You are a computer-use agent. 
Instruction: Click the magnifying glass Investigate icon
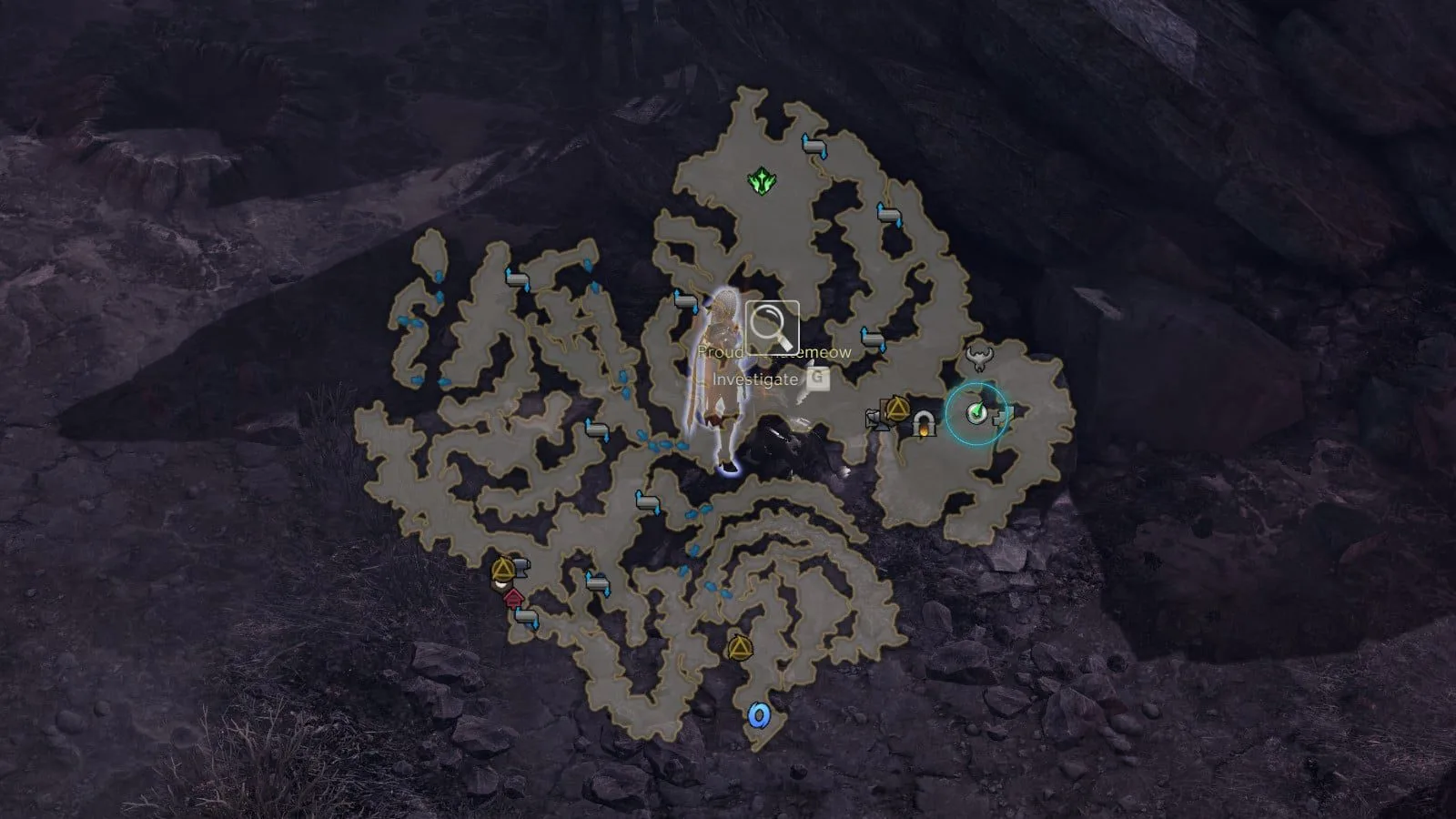pos(773,327)
